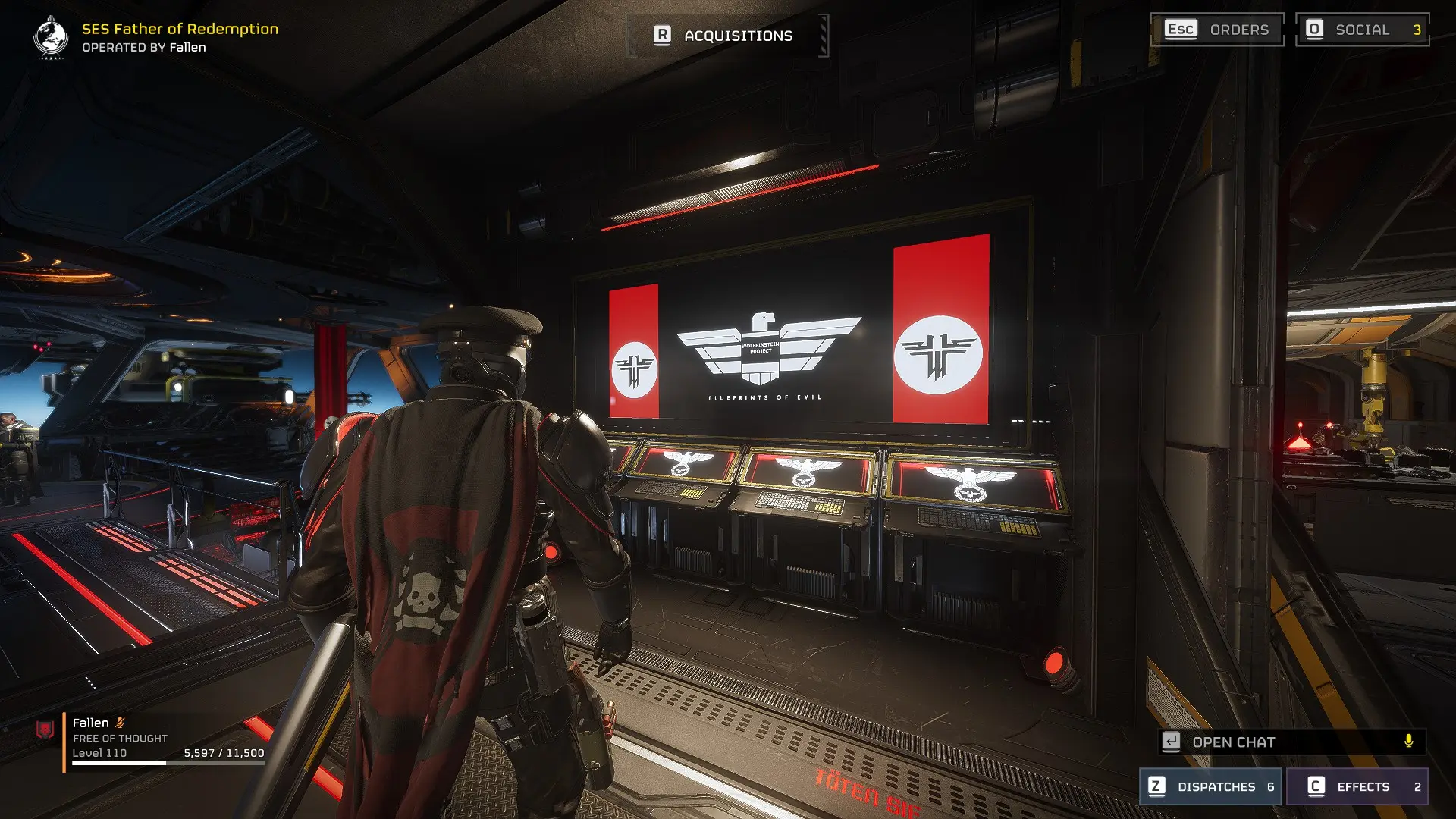
Task: Click the O keycap icon on Social
Action: (x=1313, y=30)
